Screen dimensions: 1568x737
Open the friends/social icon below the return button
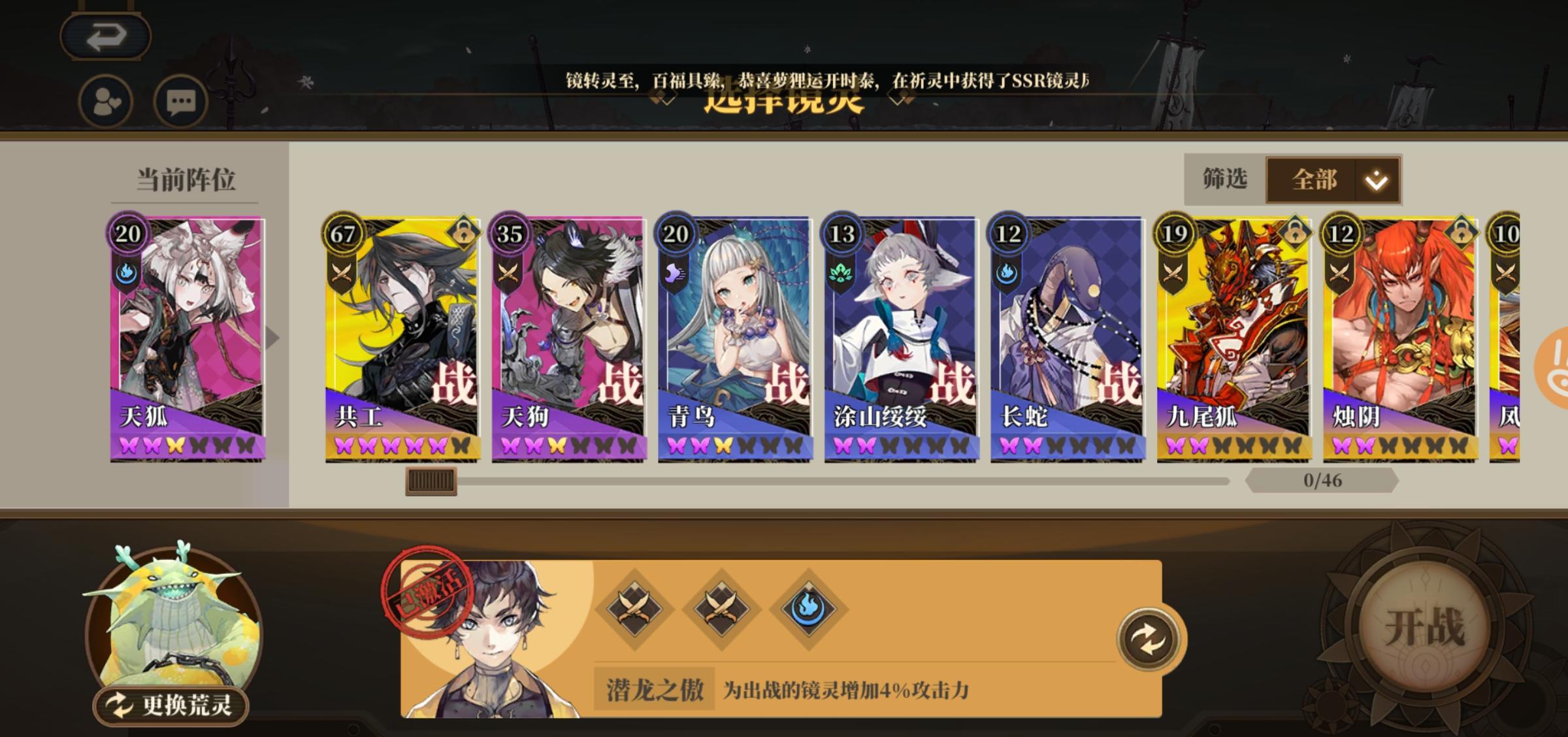point(105,101)
